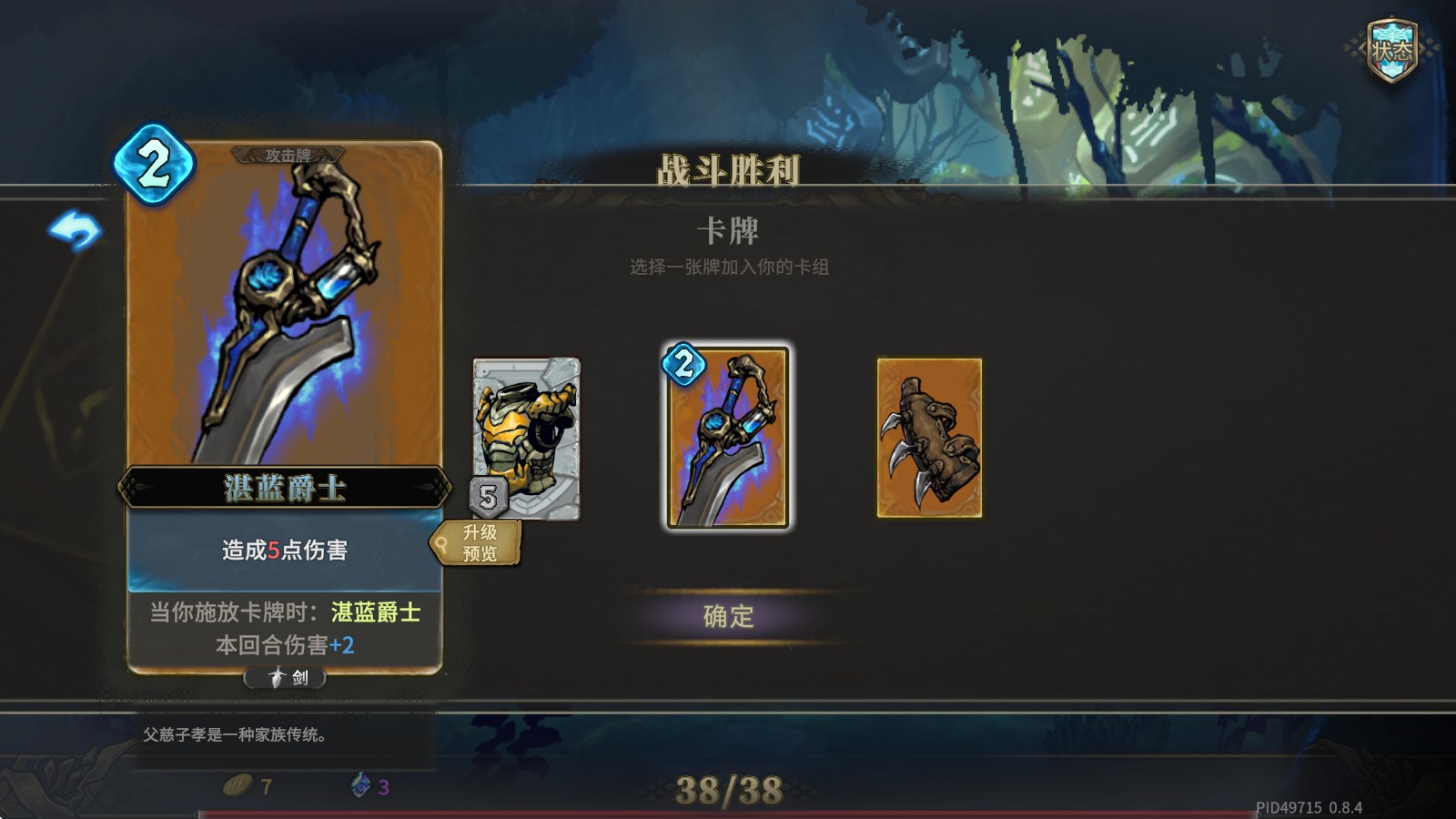Image resolution: width=1456 pixels, height=819 pixels.
Task: Click the 剑 sword type badge on the card
Action: point(285,677)
